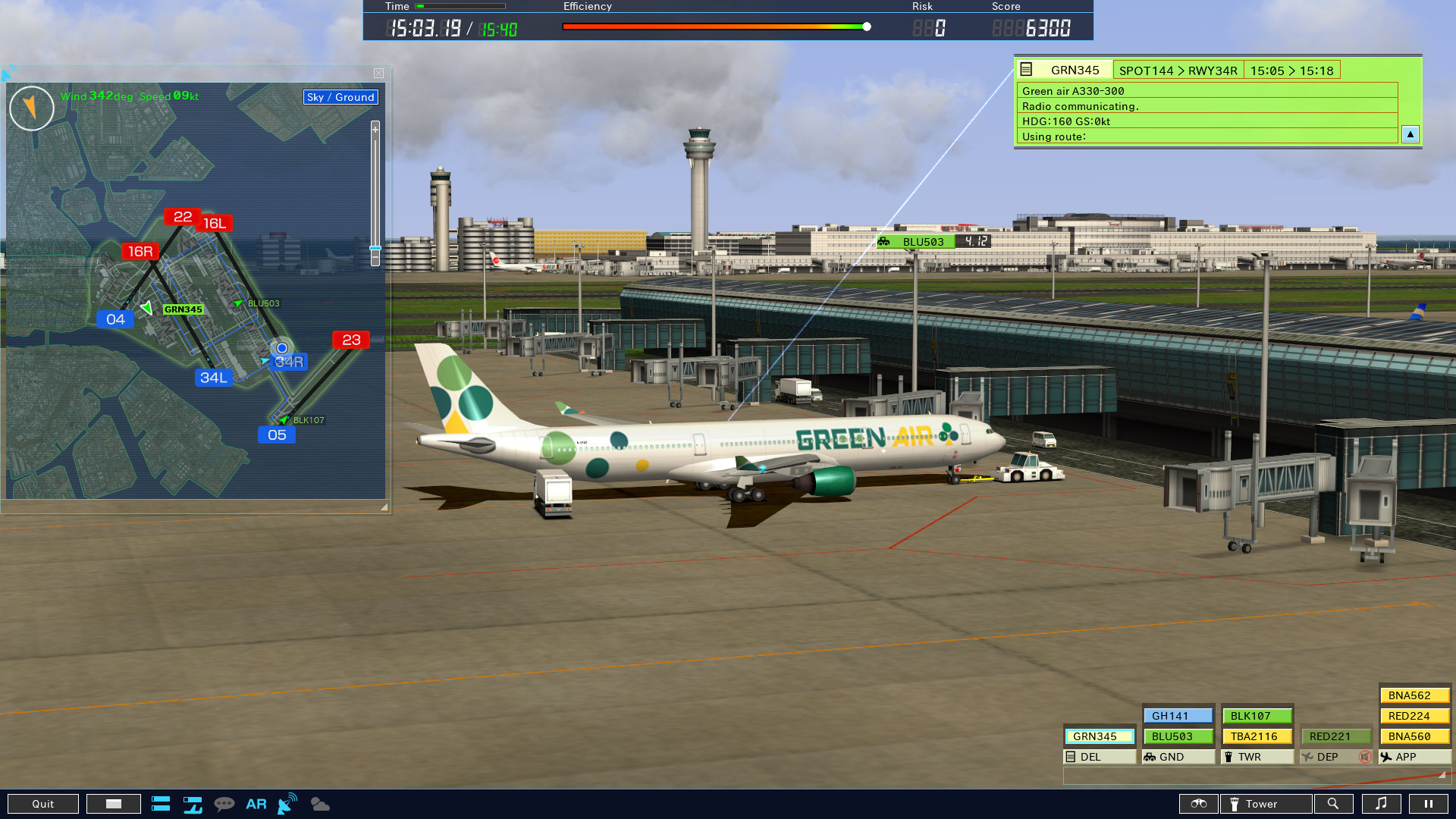Click the radar antenna icon
Image resolution: width=1456 pixels, height=819 pixels.
(286, 805)
